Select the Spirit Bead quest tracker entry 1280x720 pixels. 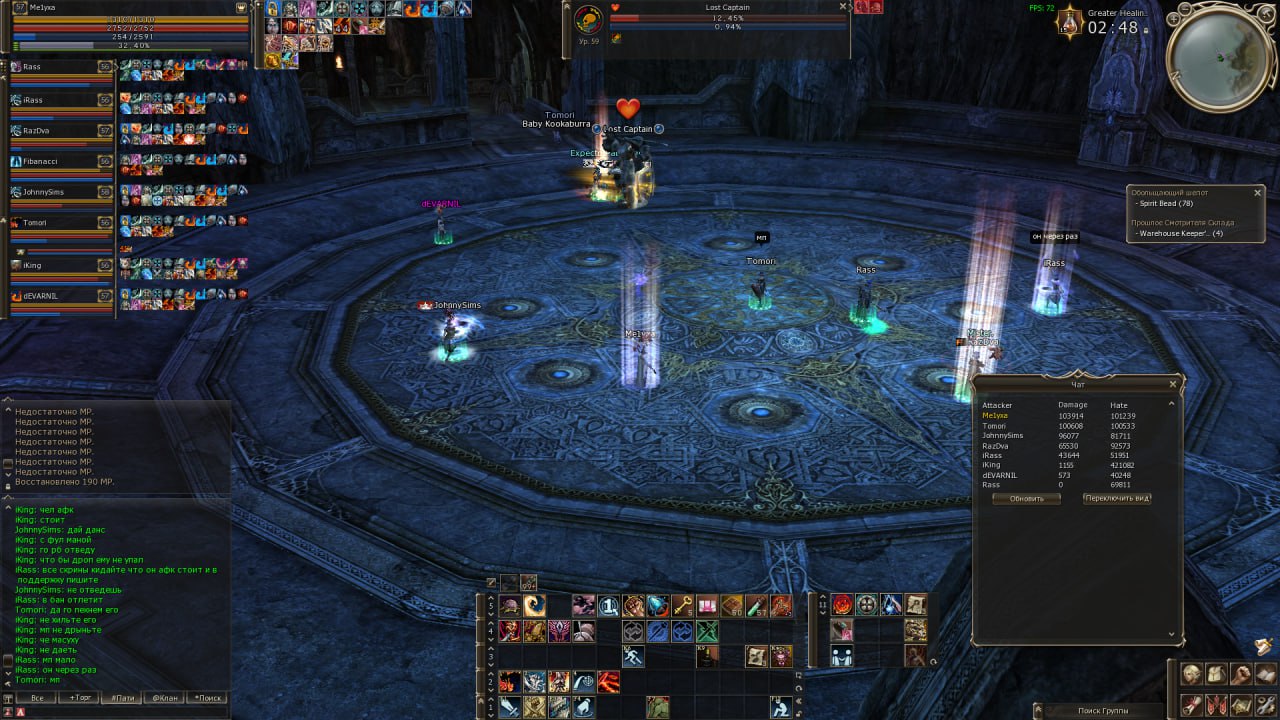coord(1167,203)
